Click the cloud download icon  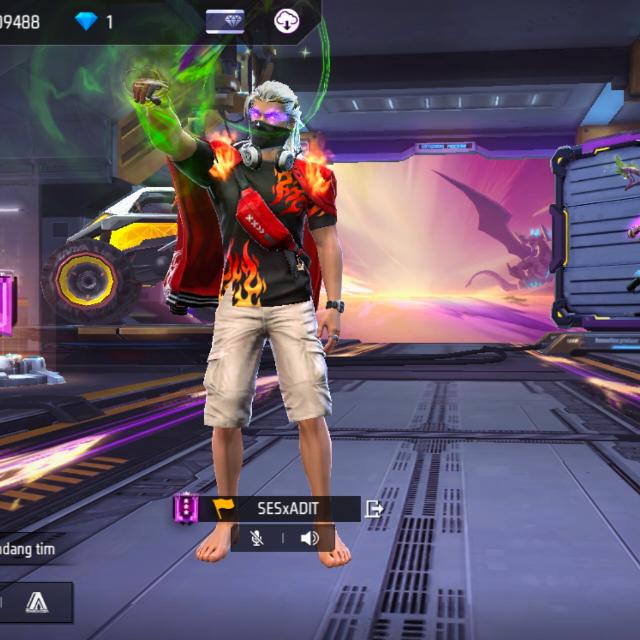(x=288, y=21)
